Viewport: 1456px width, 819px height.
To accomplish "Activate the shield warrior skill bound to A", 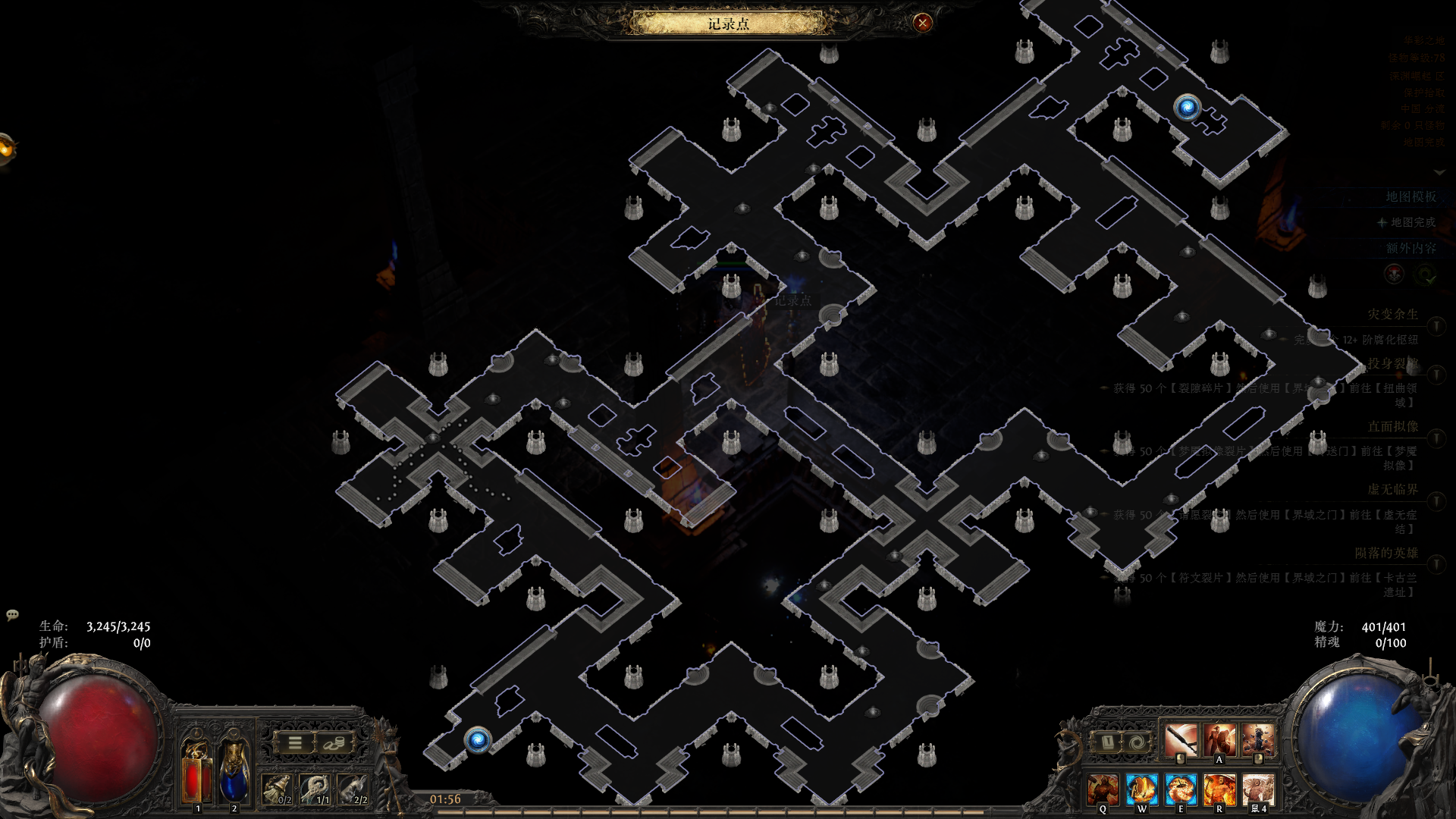I will tap(1219, 739).
